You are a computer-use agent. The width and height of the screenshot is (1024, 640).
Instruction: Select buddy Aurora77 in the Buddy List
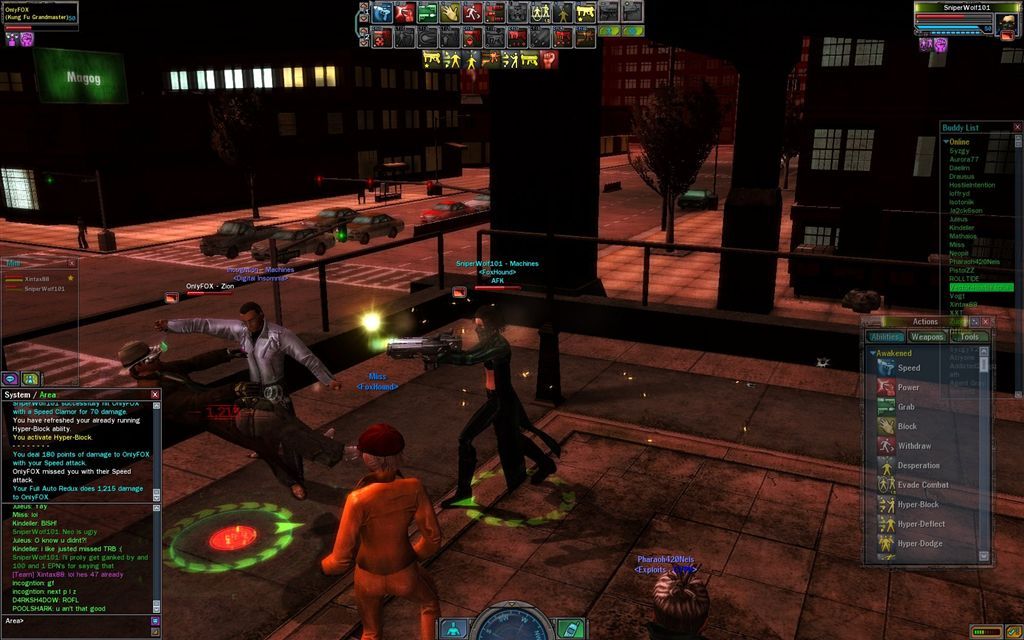click(964, 160)
